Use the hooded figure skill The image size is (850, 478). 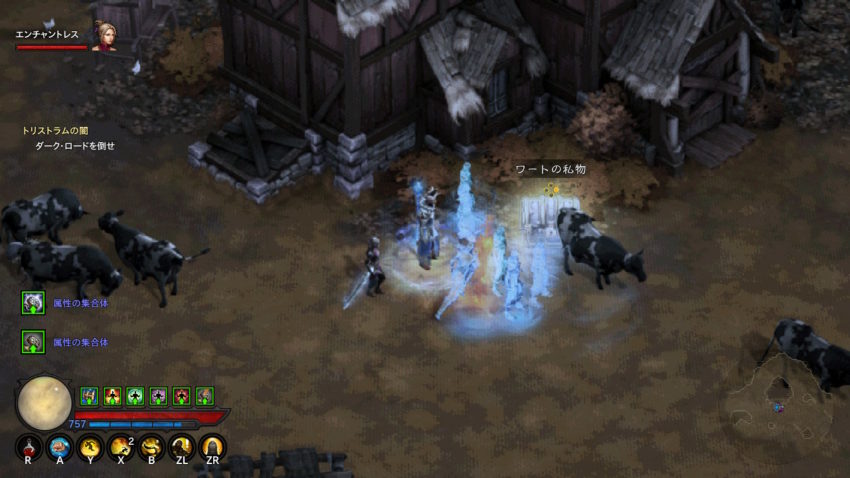click(x=211, y=447)
